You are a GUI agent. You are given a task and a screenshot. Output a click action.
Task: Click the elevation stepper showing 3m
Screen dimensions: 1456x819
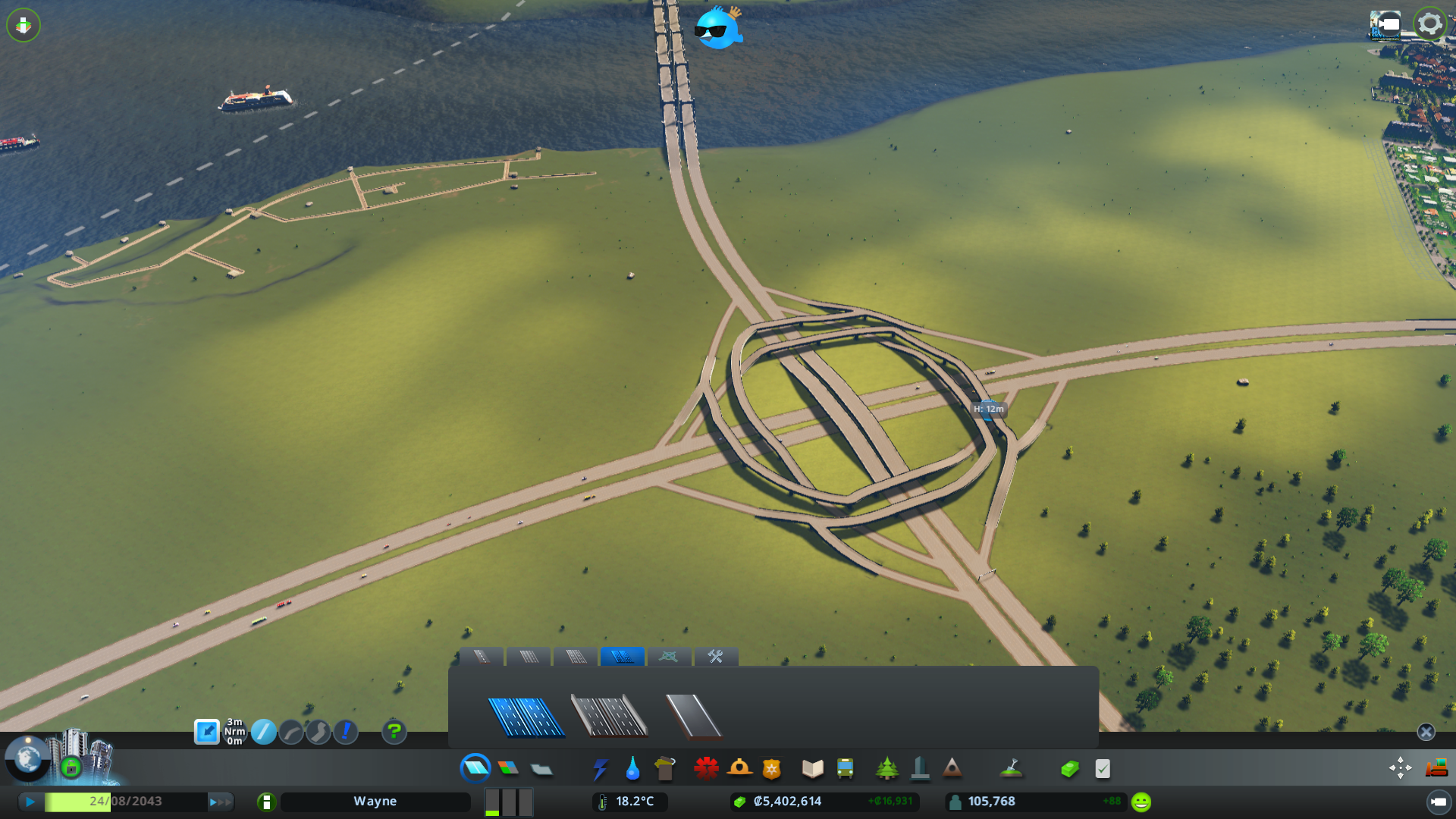pyautogui.click(x=234, y=732)
